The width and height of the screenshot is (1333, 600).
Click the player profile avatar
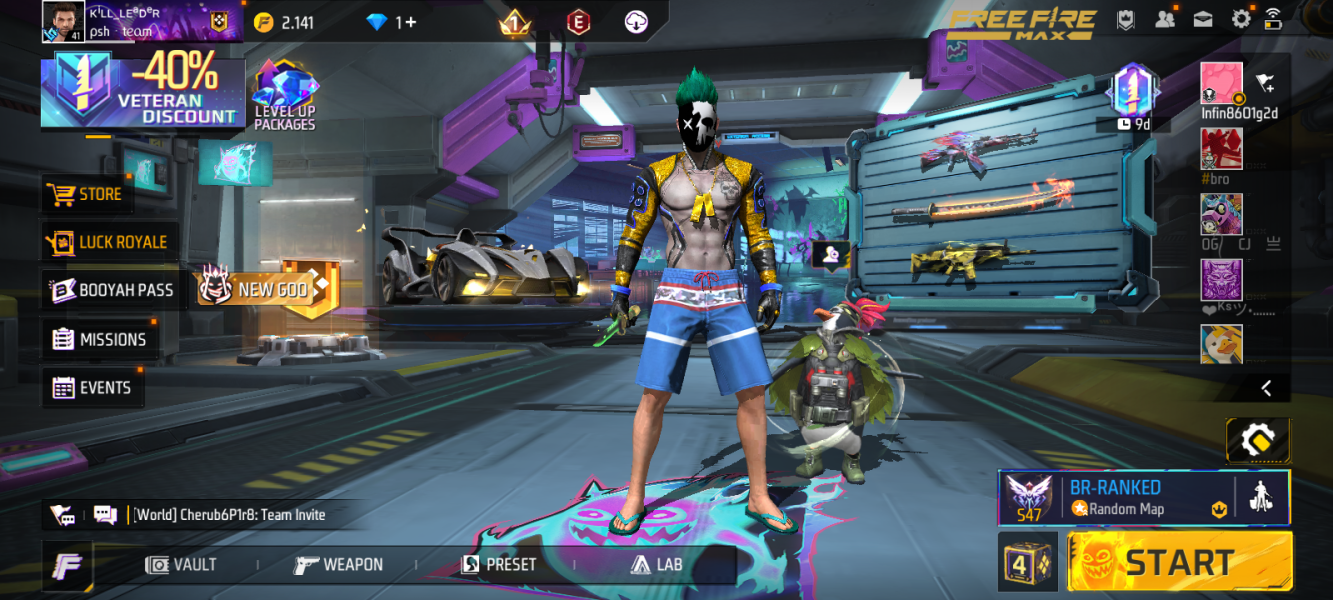coord(63,21)
